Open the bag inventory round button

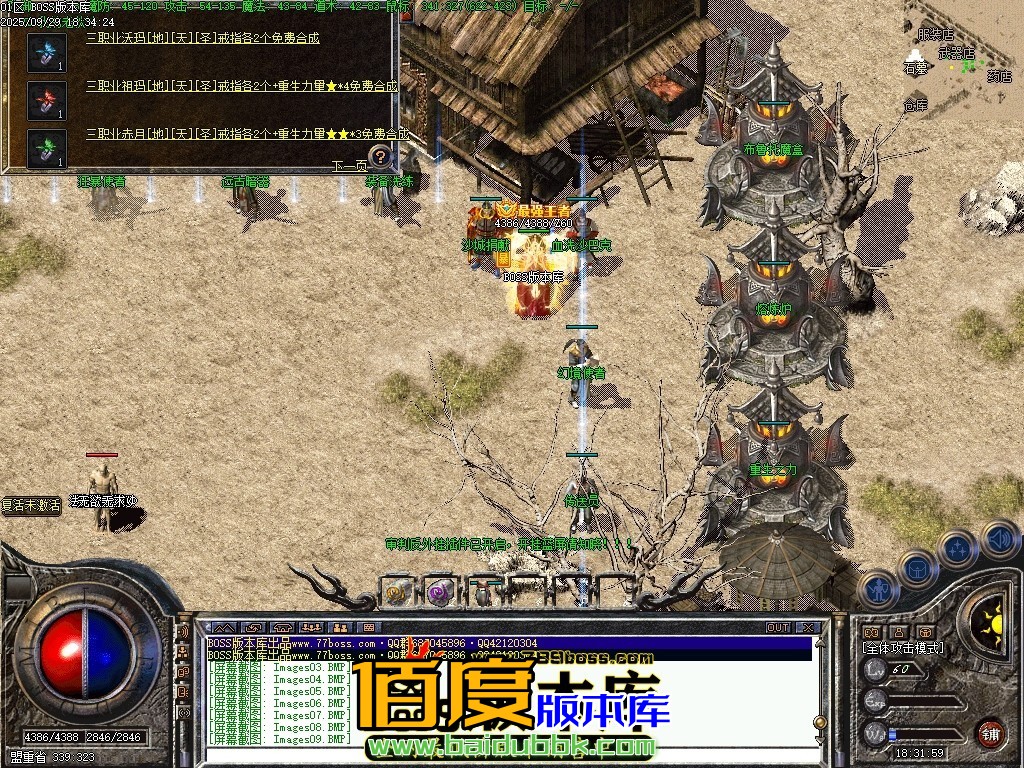pyautogui.click(x=918, y=570)
